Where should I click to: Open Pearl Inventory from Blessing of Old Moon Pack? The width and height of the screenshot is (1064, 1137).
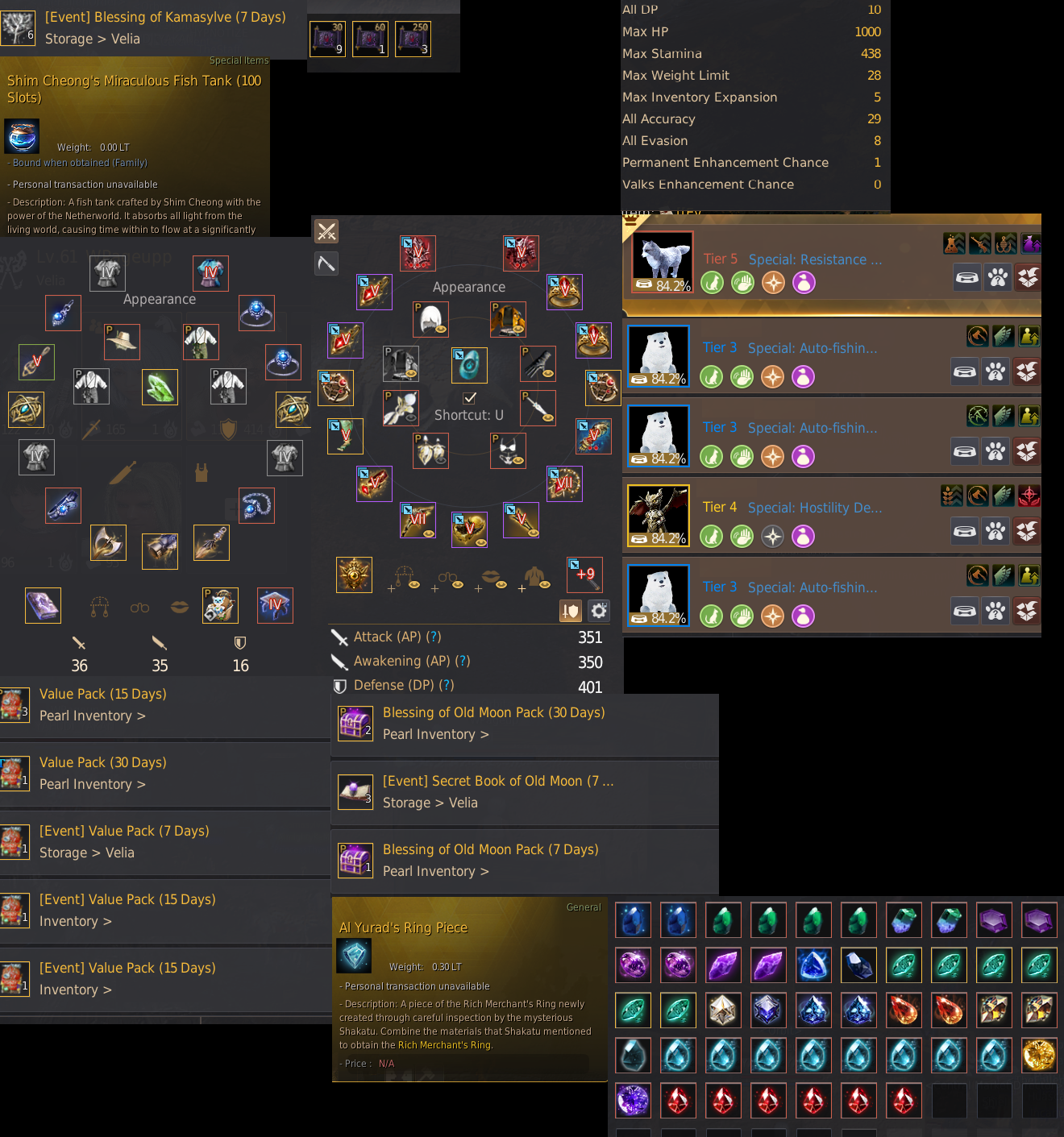[x=435, y=734]
